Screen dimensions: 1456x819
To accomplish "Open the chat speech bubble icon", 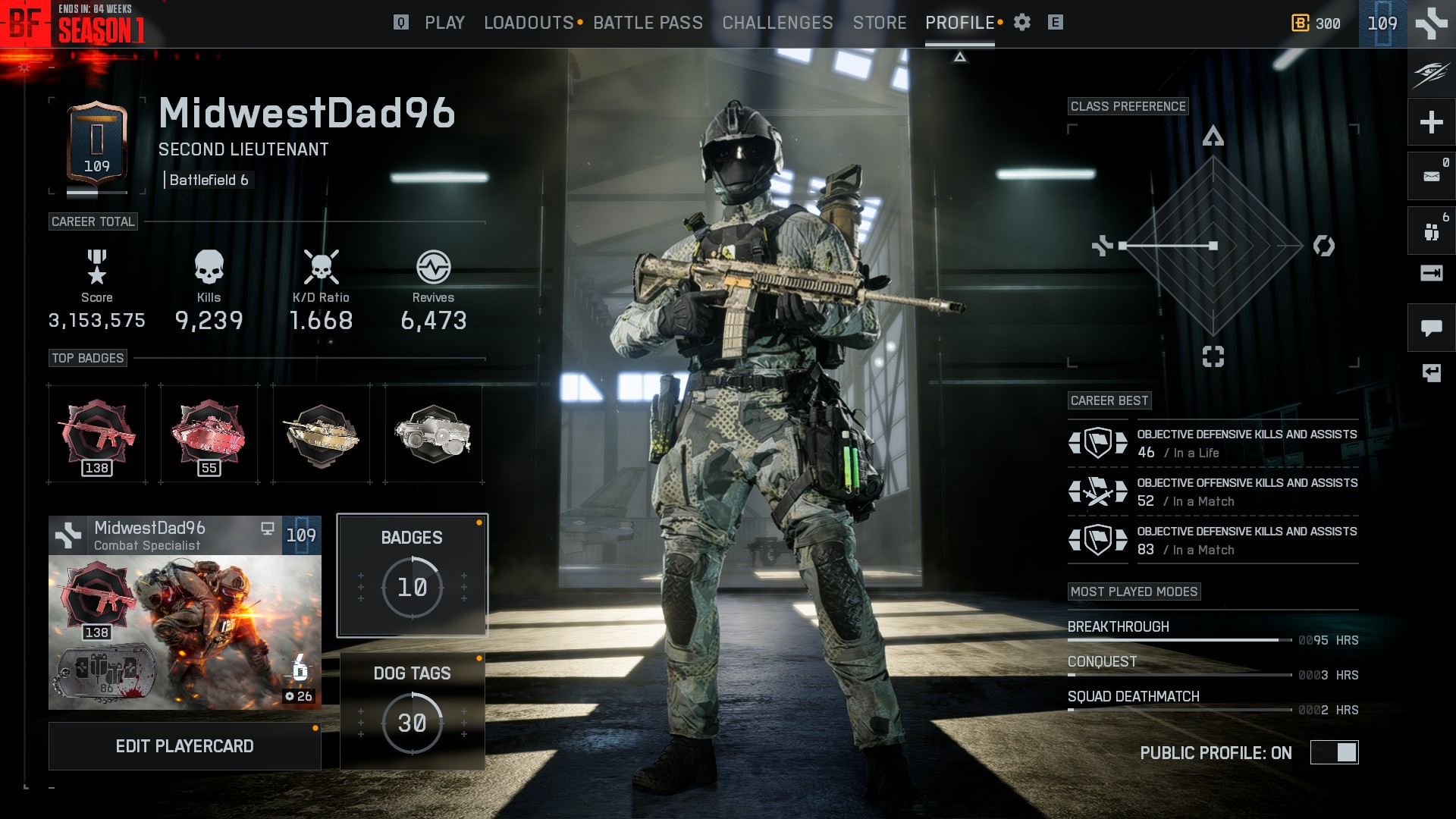I will click(x=1431, y=328).
